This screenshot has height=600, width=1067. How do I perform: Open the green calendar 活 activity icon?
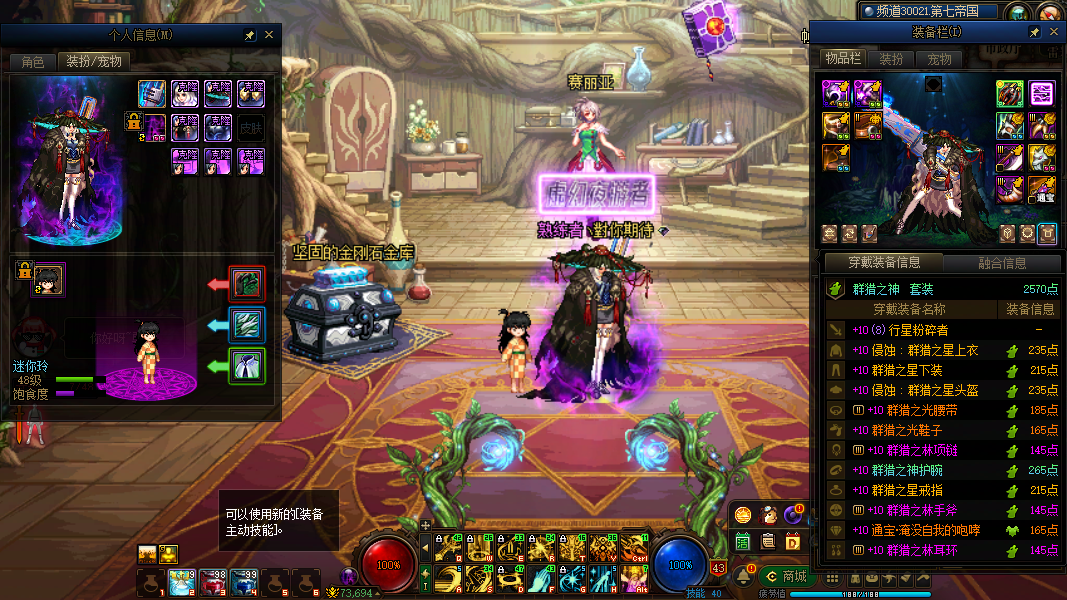pyautogui.click(x=743, y=541)
